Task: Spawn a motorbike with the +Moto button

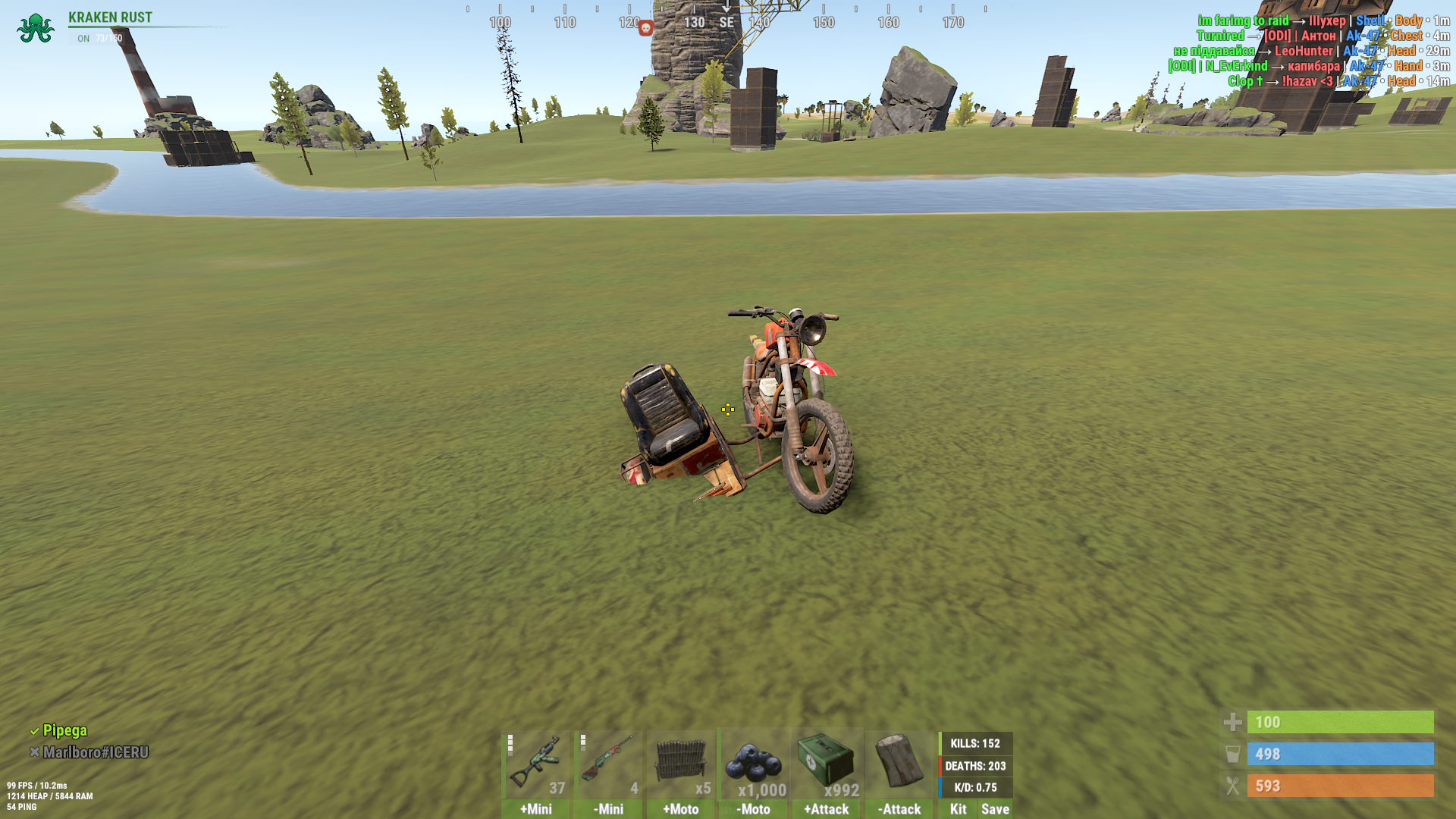Action: [681, 809]
